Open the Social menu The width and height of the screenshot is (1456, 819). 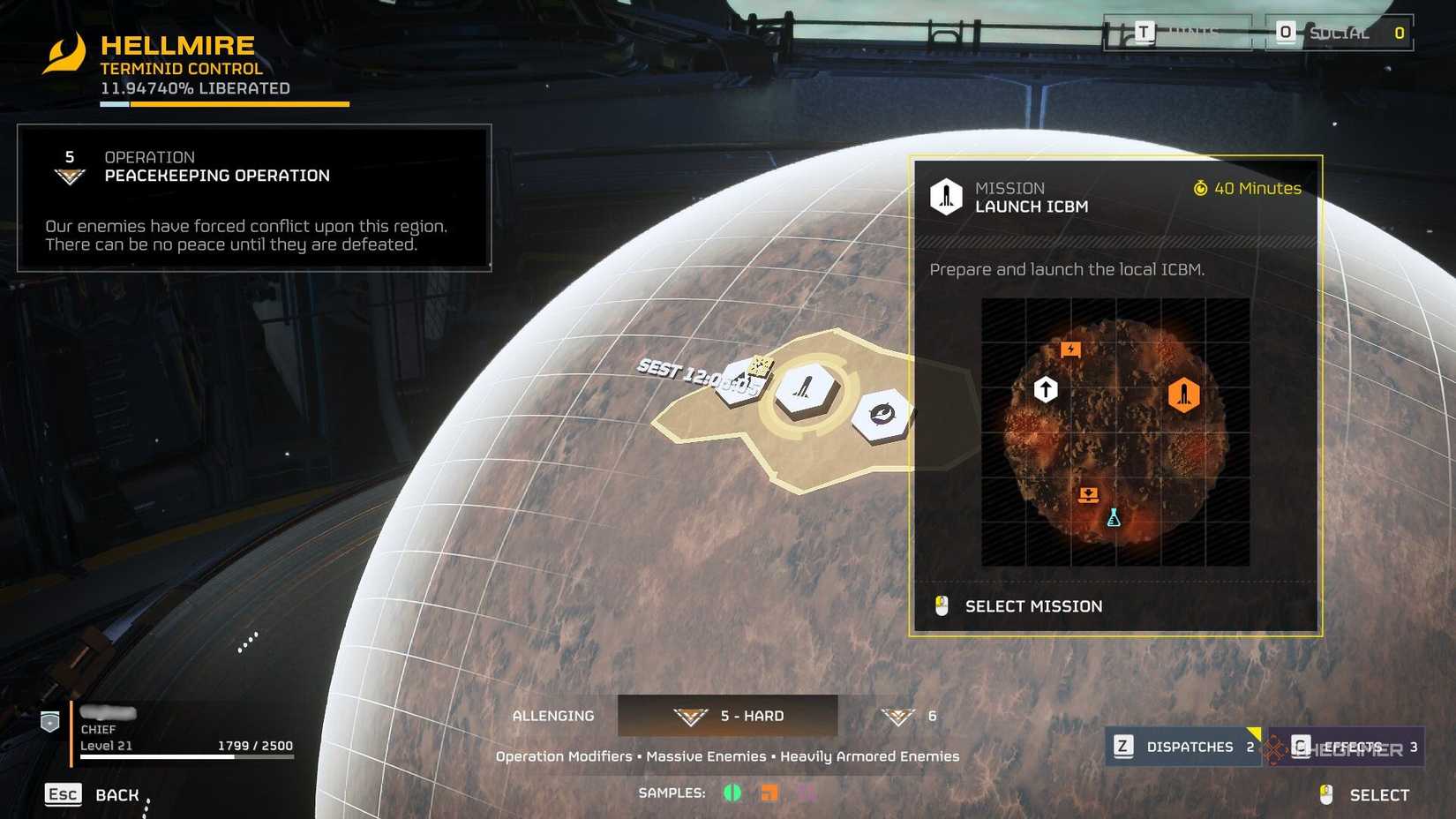click(1338, 34)
